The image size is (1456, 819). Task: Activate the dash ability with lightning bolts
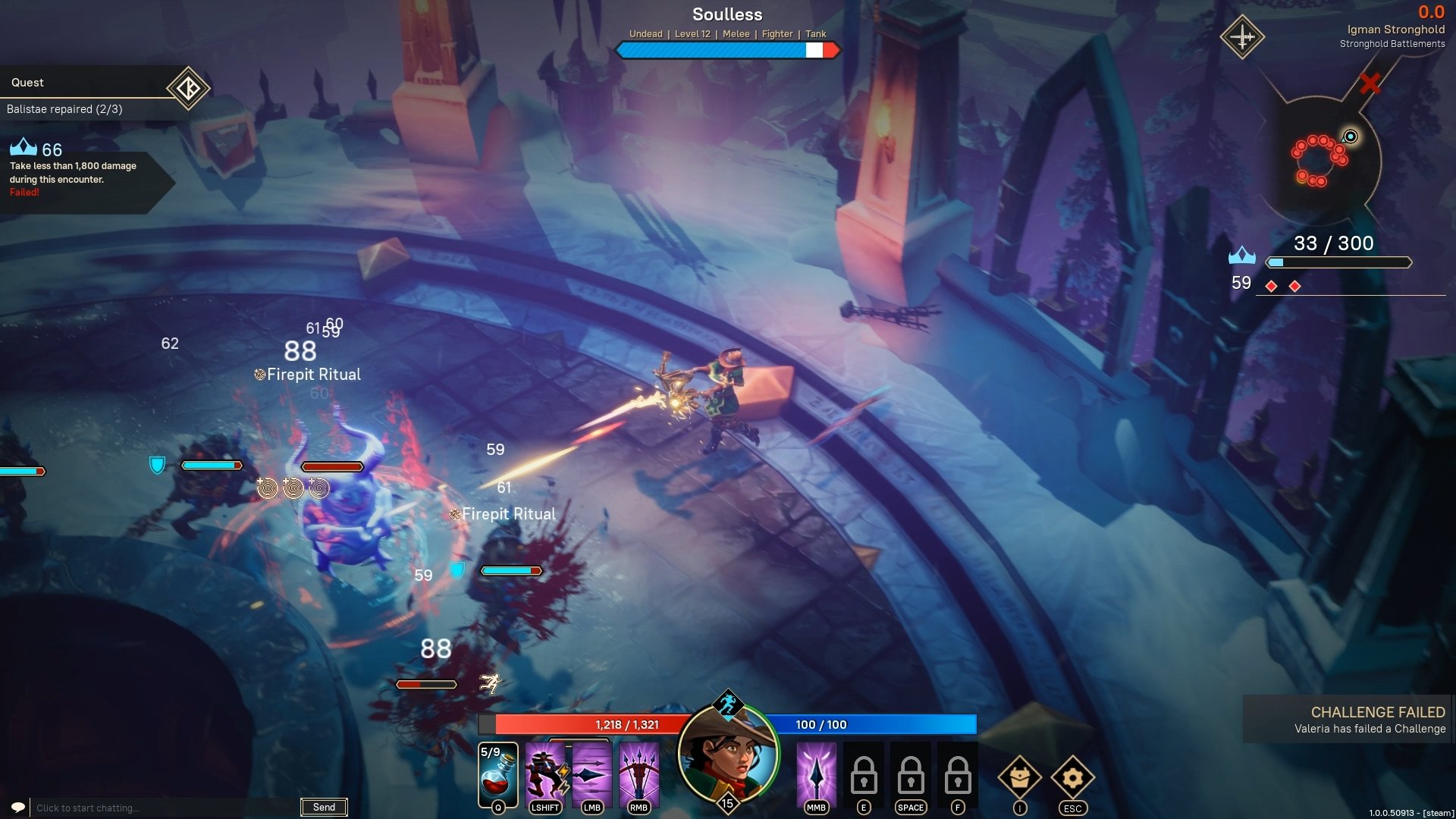pyautogui.click(x=545, y=773)
